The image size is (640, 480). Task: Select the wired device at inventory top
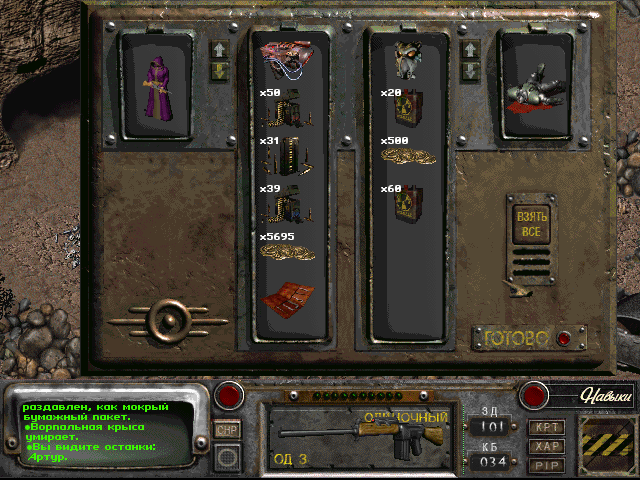coord(287,59)
